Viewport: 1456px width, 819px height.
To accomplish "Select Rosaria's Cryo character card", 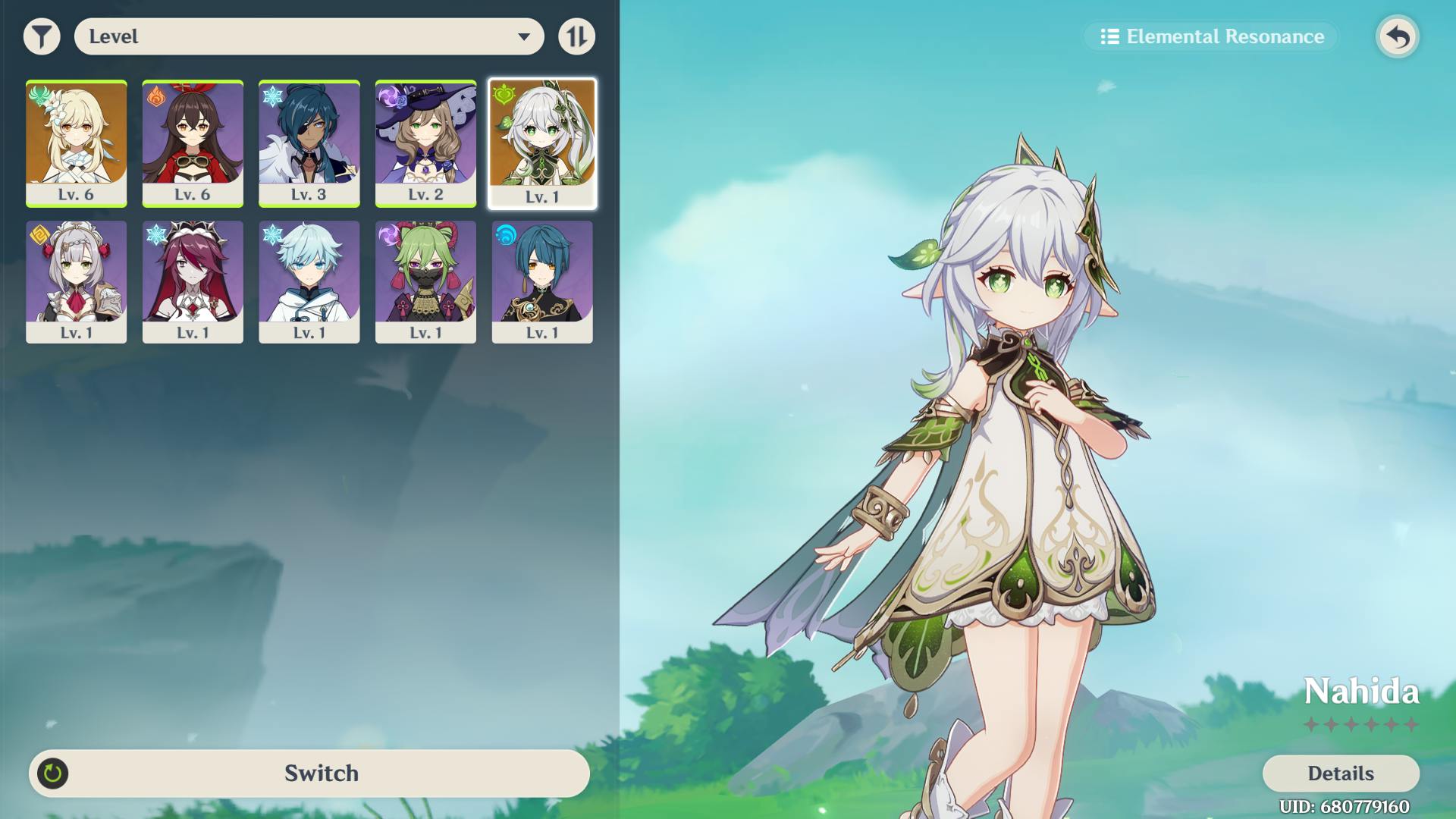I will pyautogui.click(x=193, y=282).
